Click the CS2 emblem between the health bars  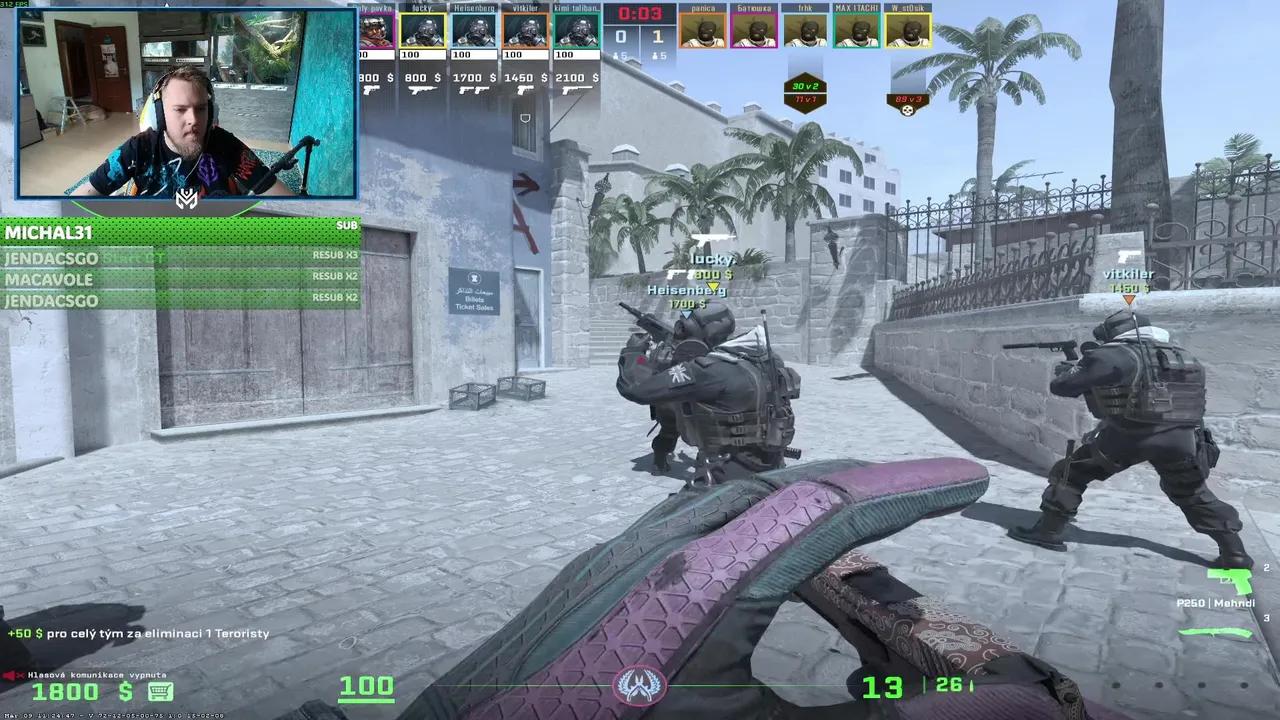tap(639, 685)
